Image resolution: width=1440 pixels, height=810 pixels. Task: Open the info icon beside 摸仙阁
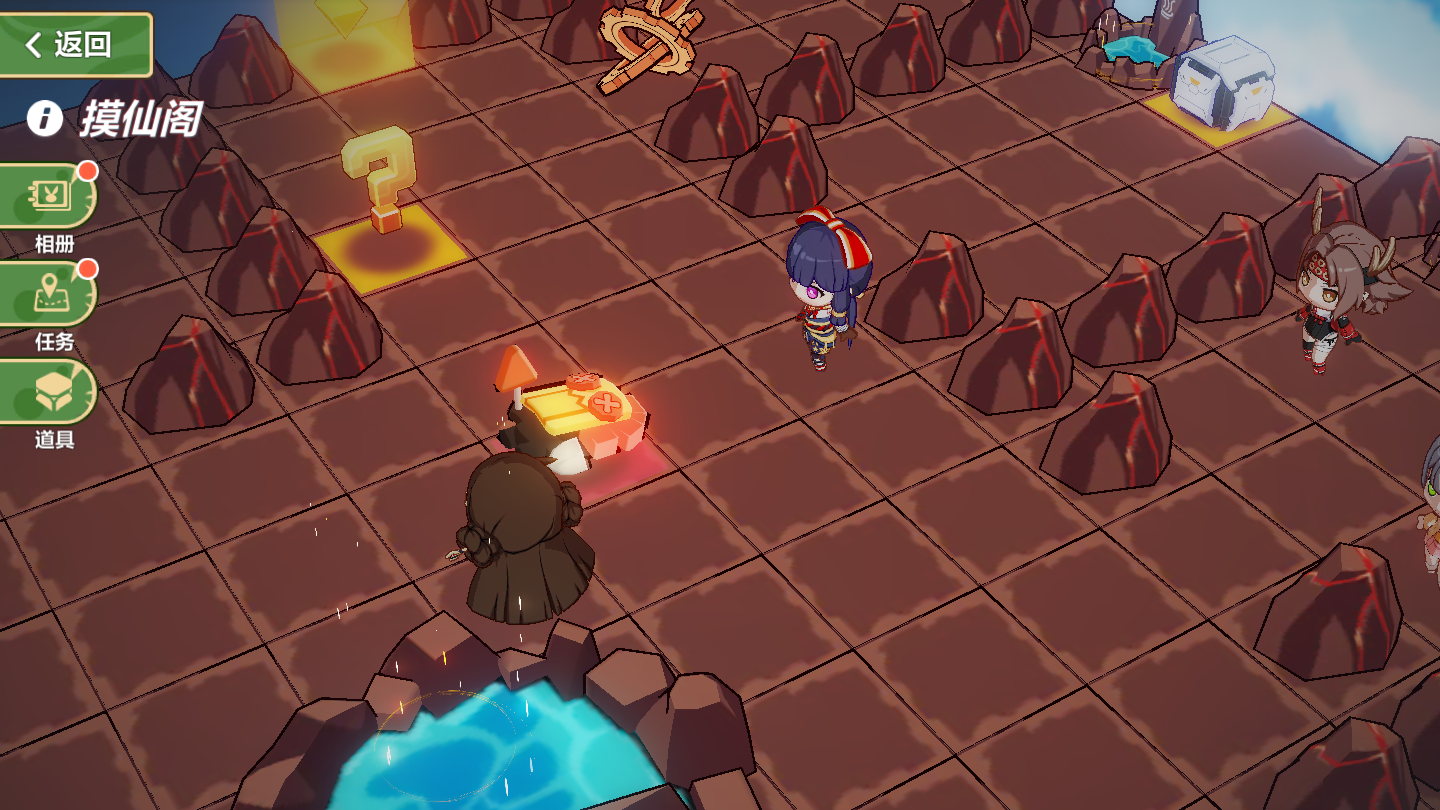[45, 118]
